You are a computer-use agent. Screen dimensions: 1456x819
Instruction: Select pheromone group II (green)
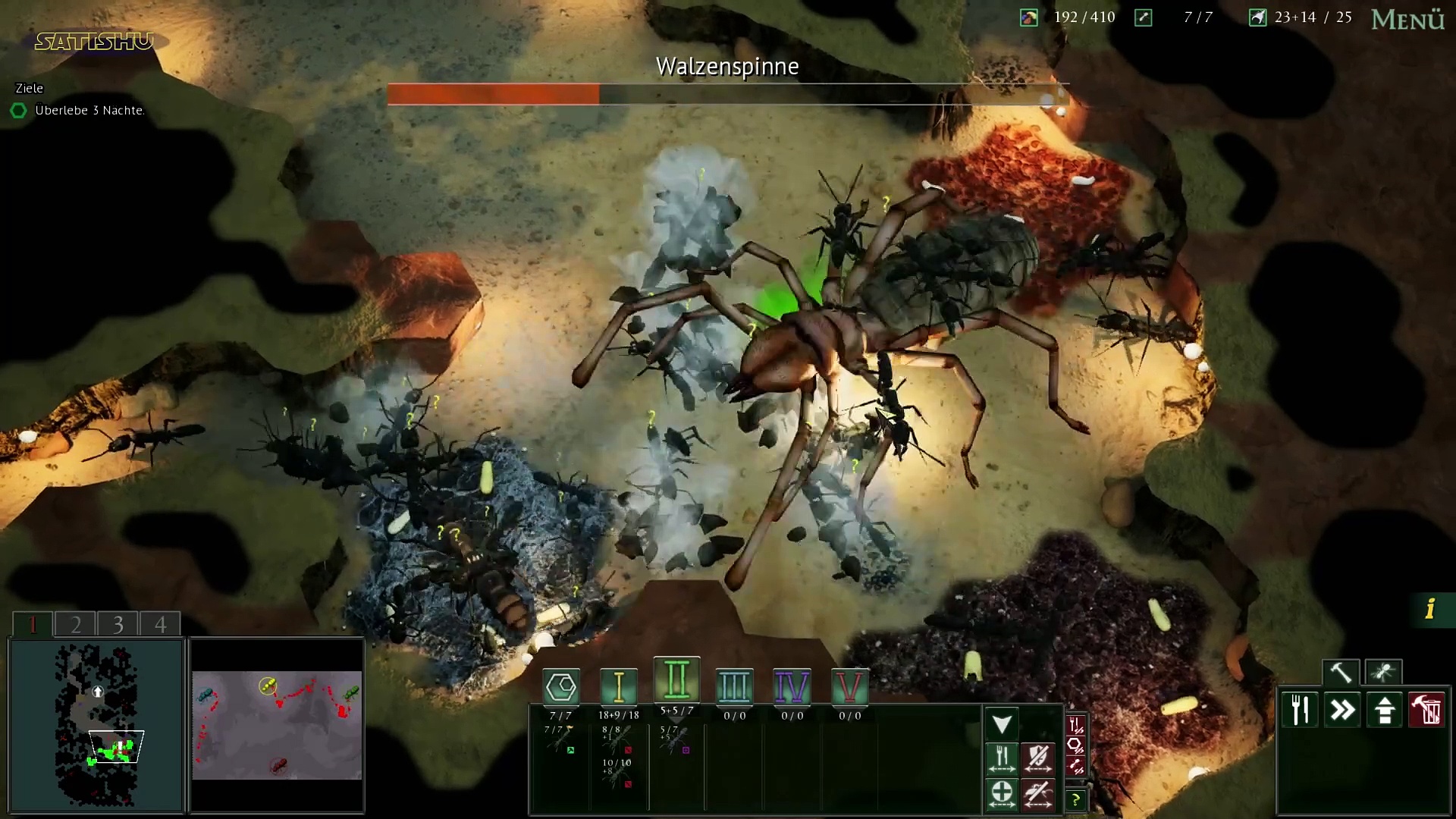coord(676,679)
